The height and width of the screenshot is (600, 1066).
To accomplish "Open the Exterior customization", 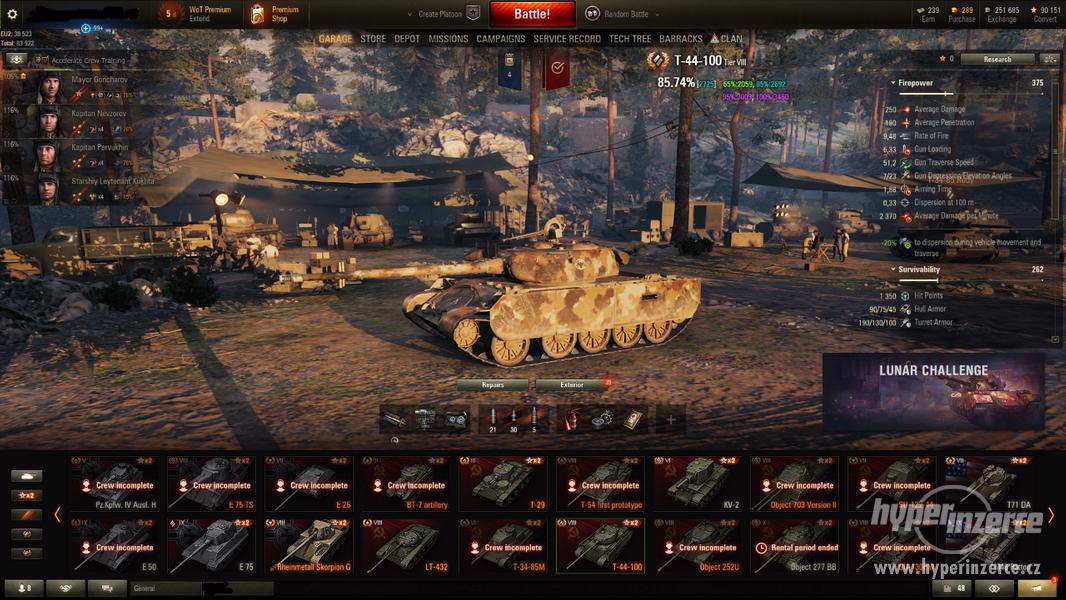I will (572, 384).
